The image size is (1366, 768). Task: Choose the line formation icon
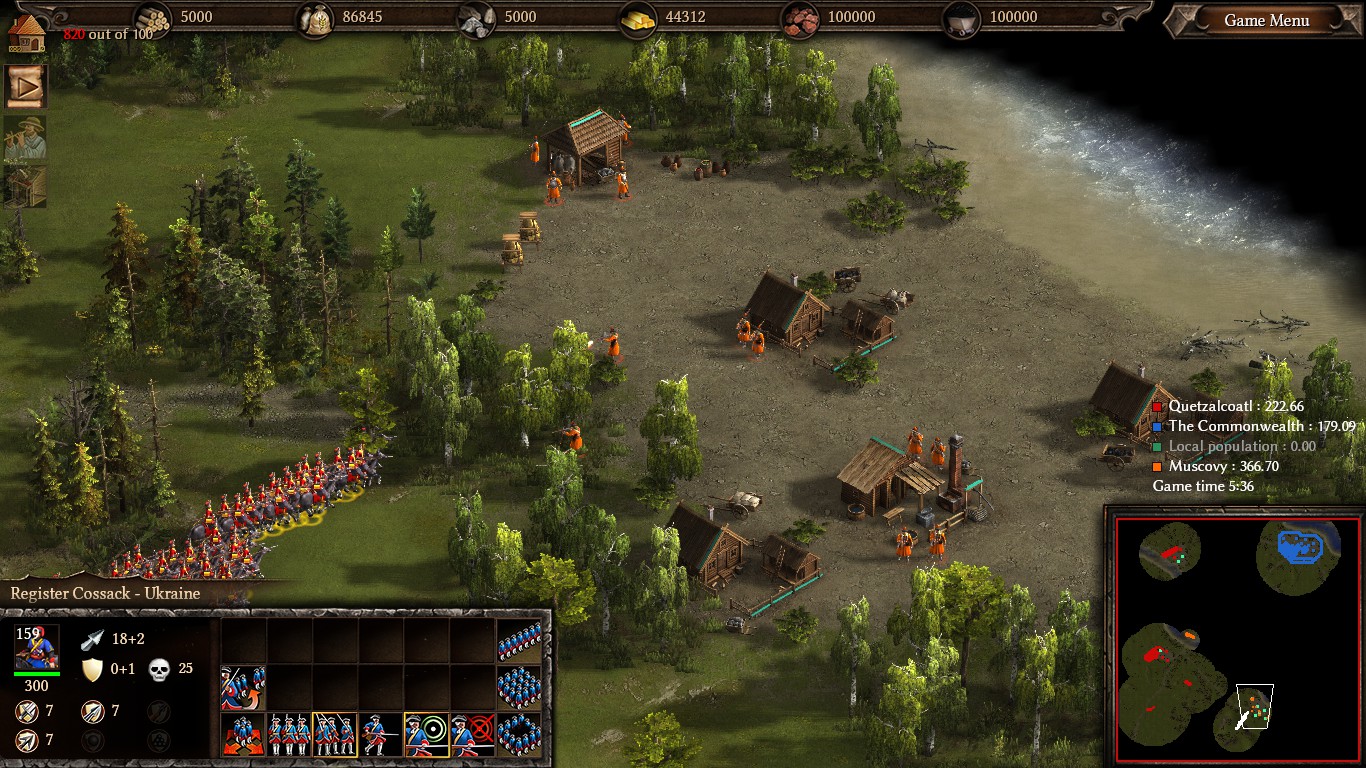(x=519, y=641)
